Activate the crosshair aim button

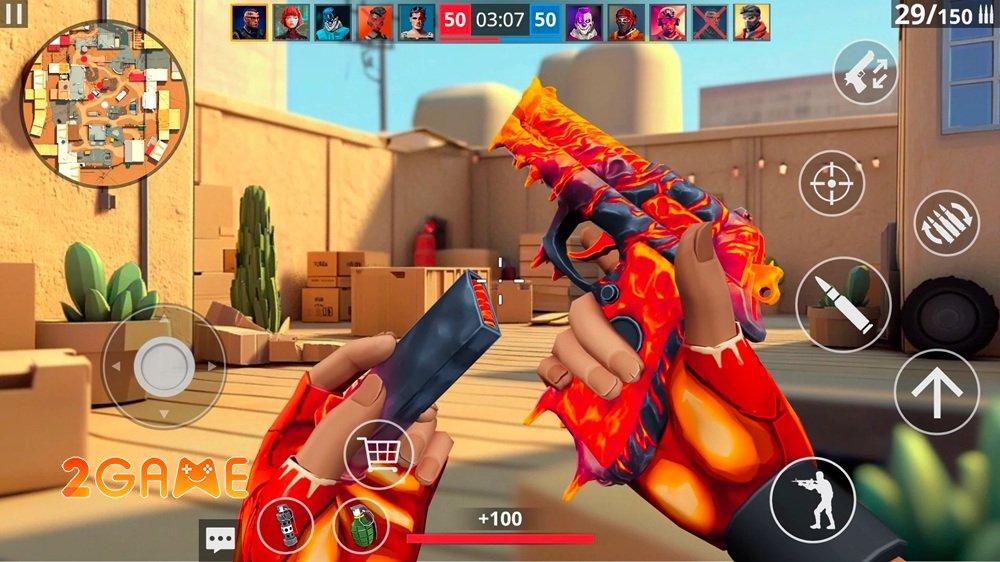coord(831,183)
